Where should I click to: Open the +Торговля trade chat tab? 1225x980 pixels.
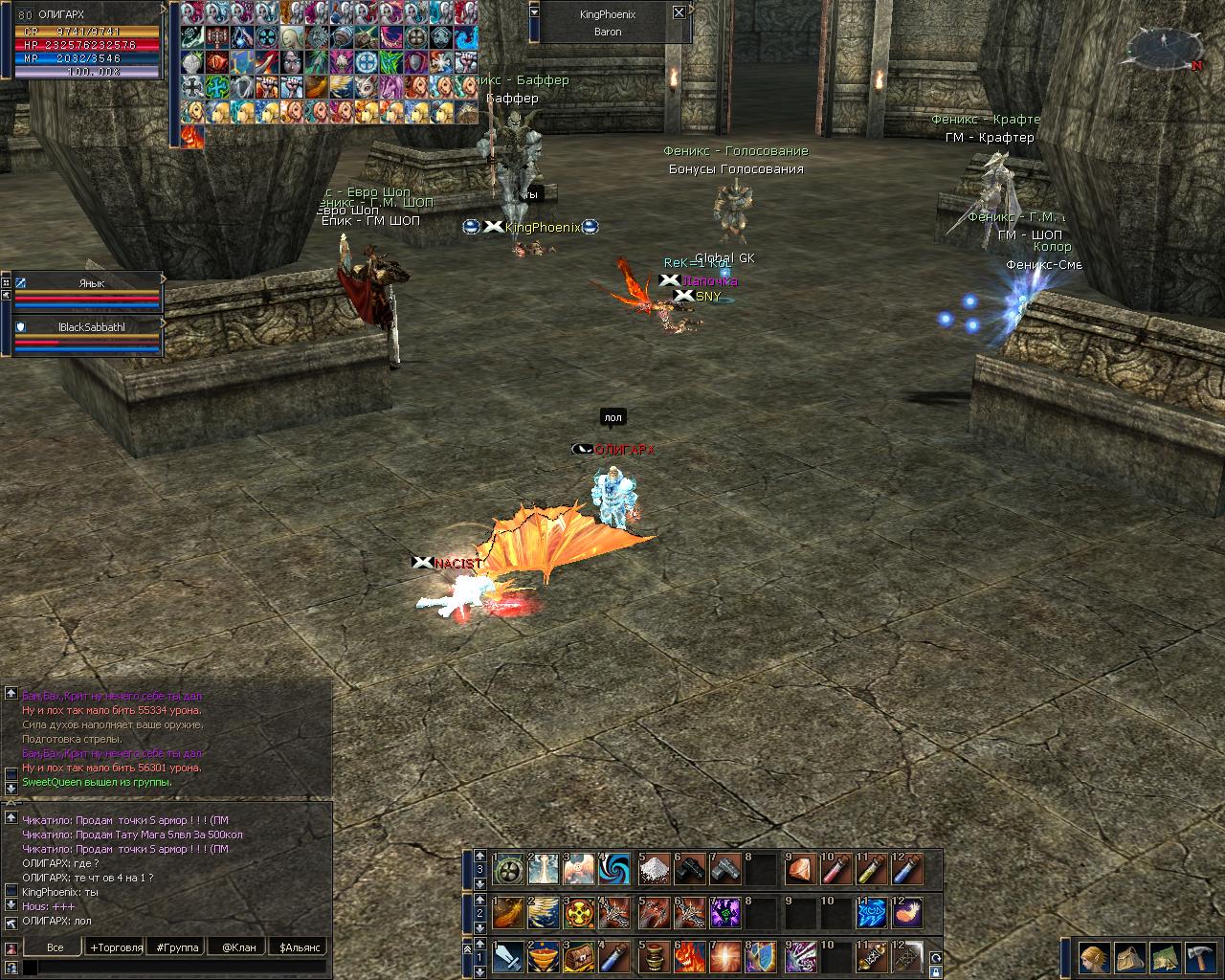coord(116,947)
